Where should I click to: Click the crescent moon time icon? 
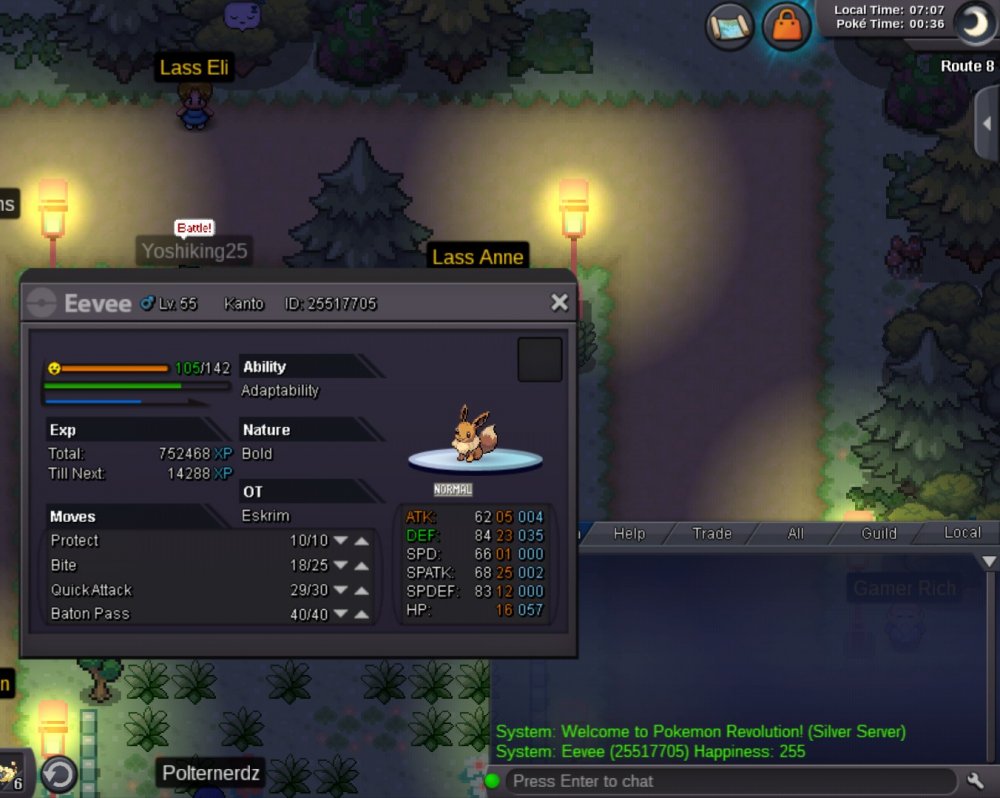tap(972, 23)
